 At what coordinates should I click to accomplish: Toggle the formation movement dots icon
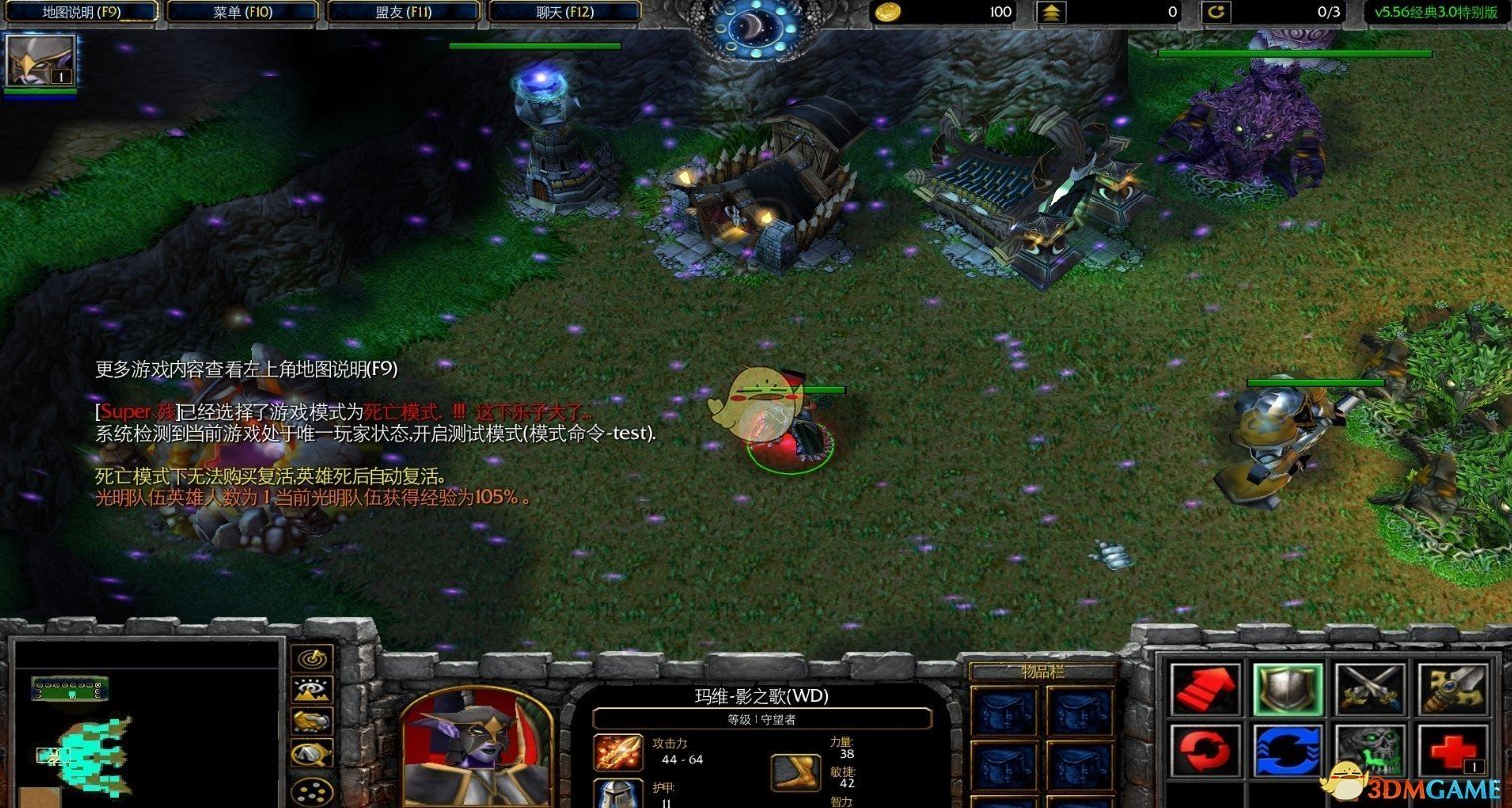coord(312,791)
